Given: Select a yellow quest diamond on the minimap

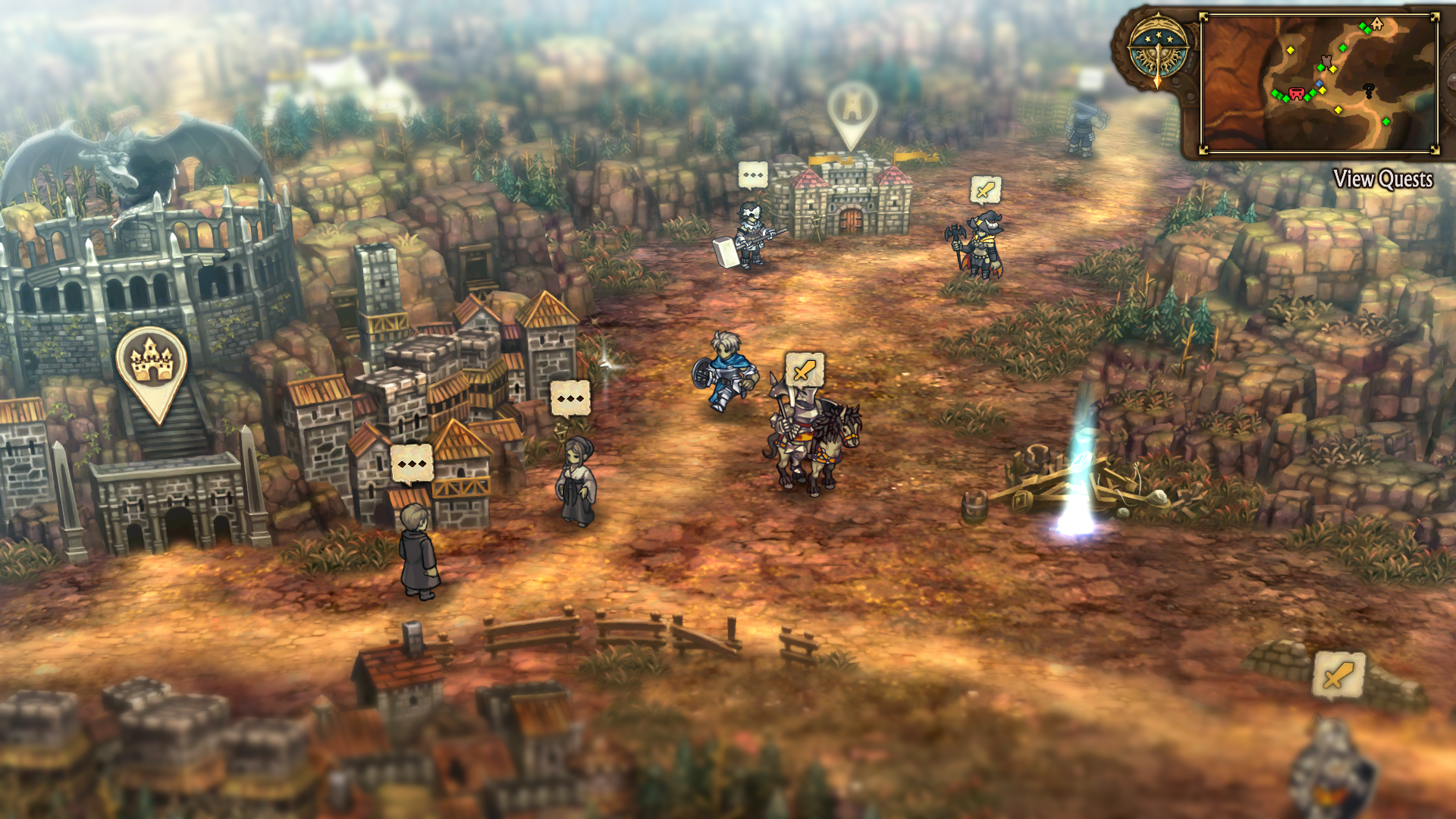Looking at the screenshot, I should click(1291, 49).
